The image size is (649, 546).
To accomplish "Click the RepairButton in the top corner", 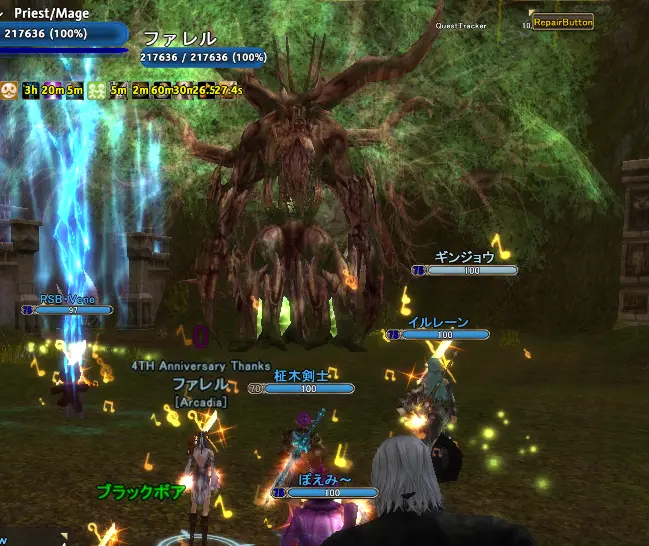I will 562,21.
